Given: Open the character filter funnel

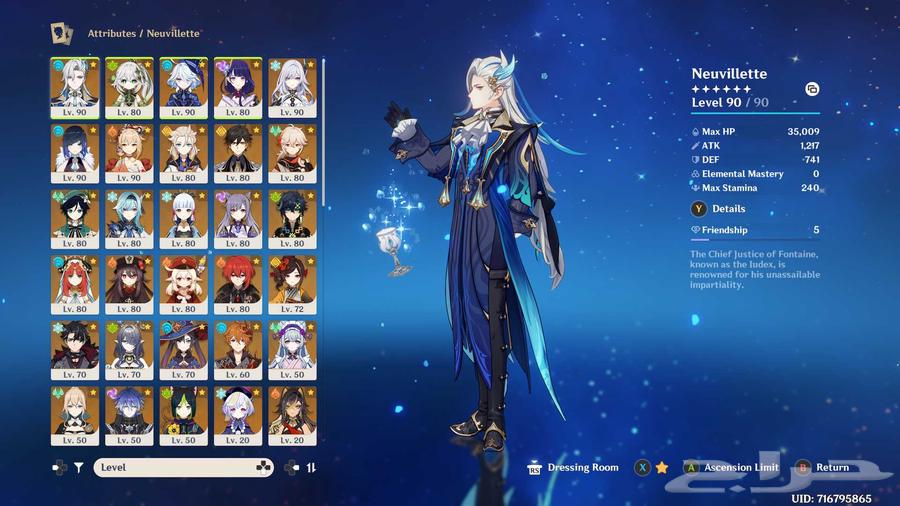Looking at the screenshot, I should pos(79,467).
